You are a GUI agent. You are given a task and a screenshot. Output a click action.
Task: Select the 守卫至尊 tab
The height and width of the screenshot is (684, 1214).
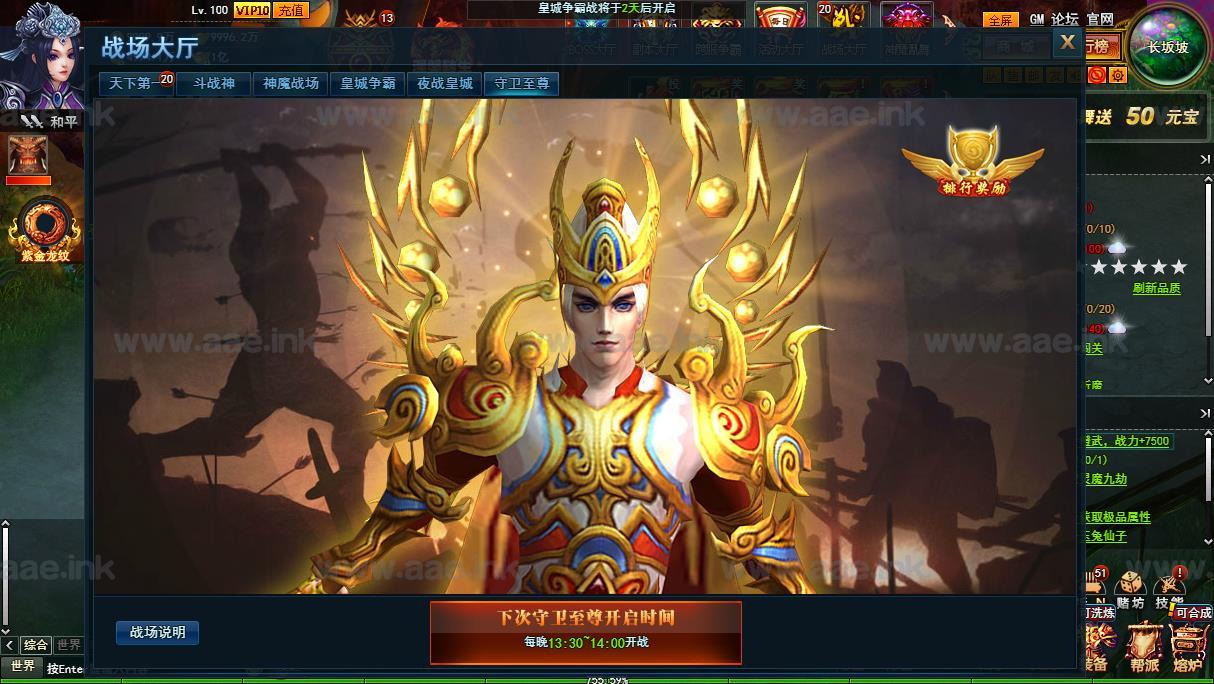pos(522,84)
